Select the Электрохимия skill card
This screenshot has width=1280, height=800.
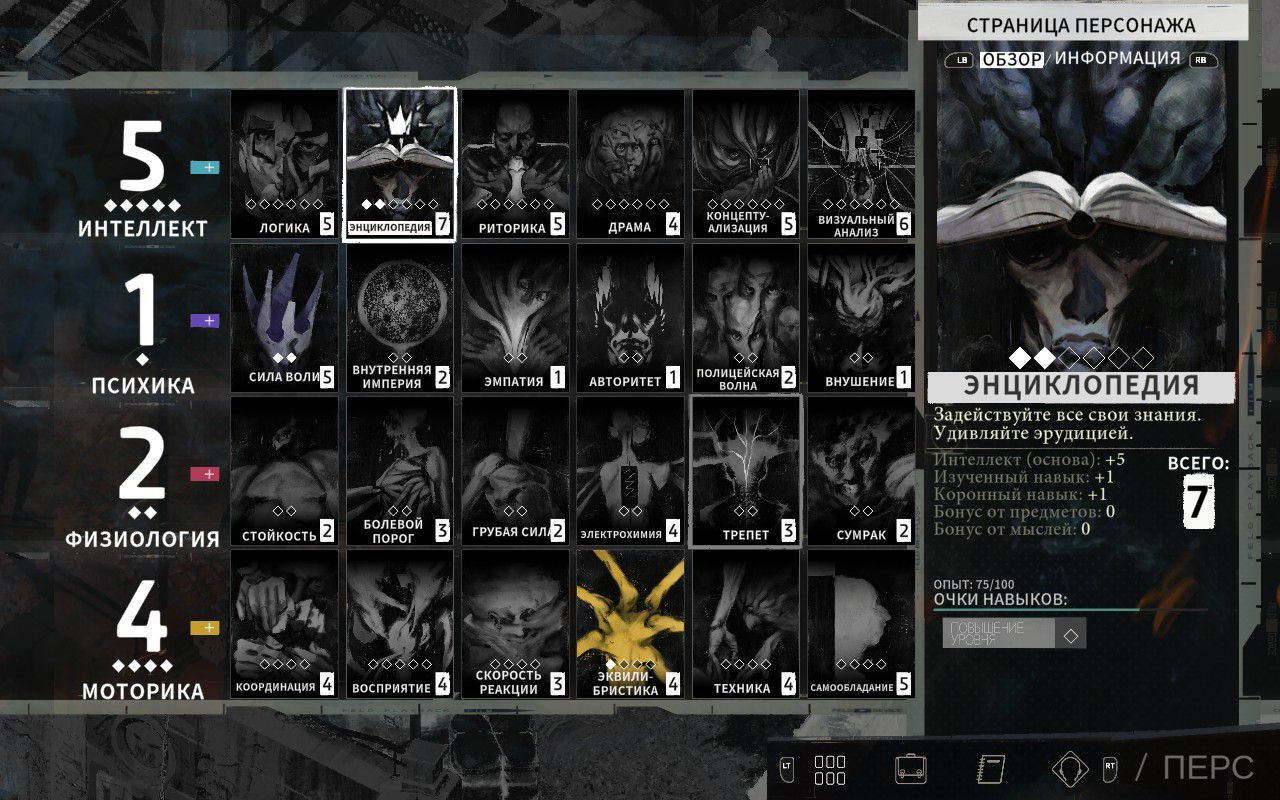click(630, 472)
